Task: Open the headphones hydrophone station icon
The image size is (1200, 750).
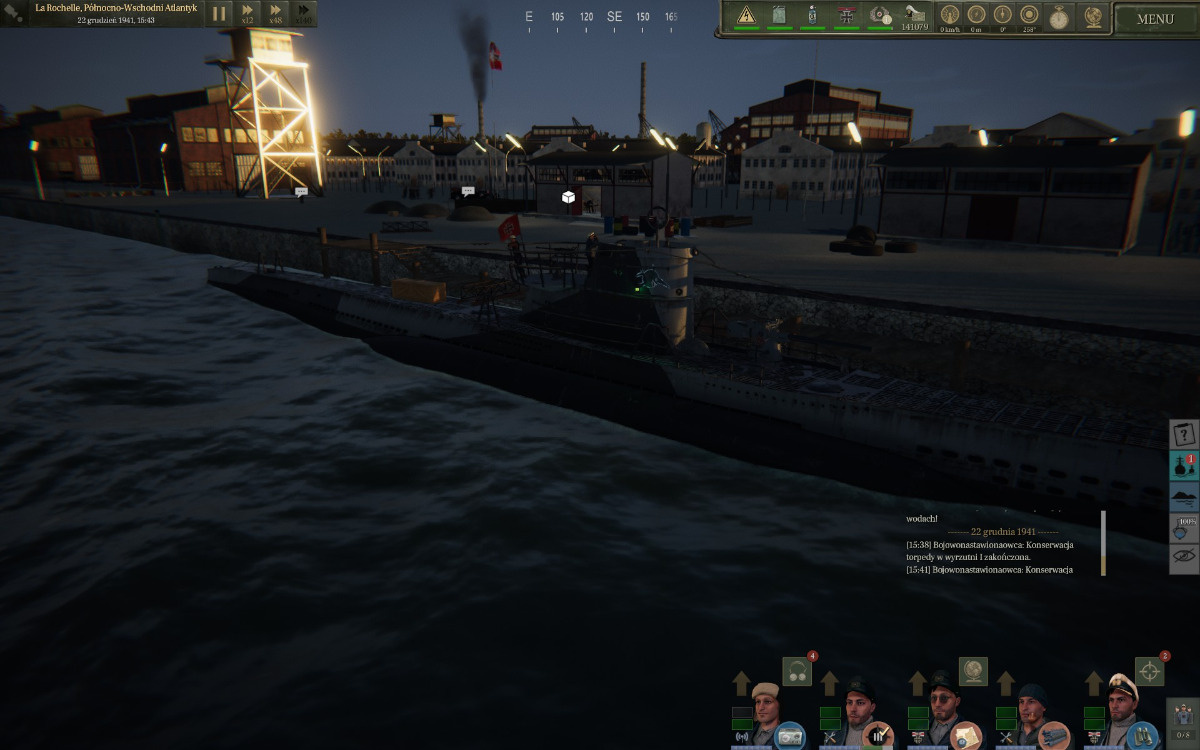Action: tap(797, 671)
